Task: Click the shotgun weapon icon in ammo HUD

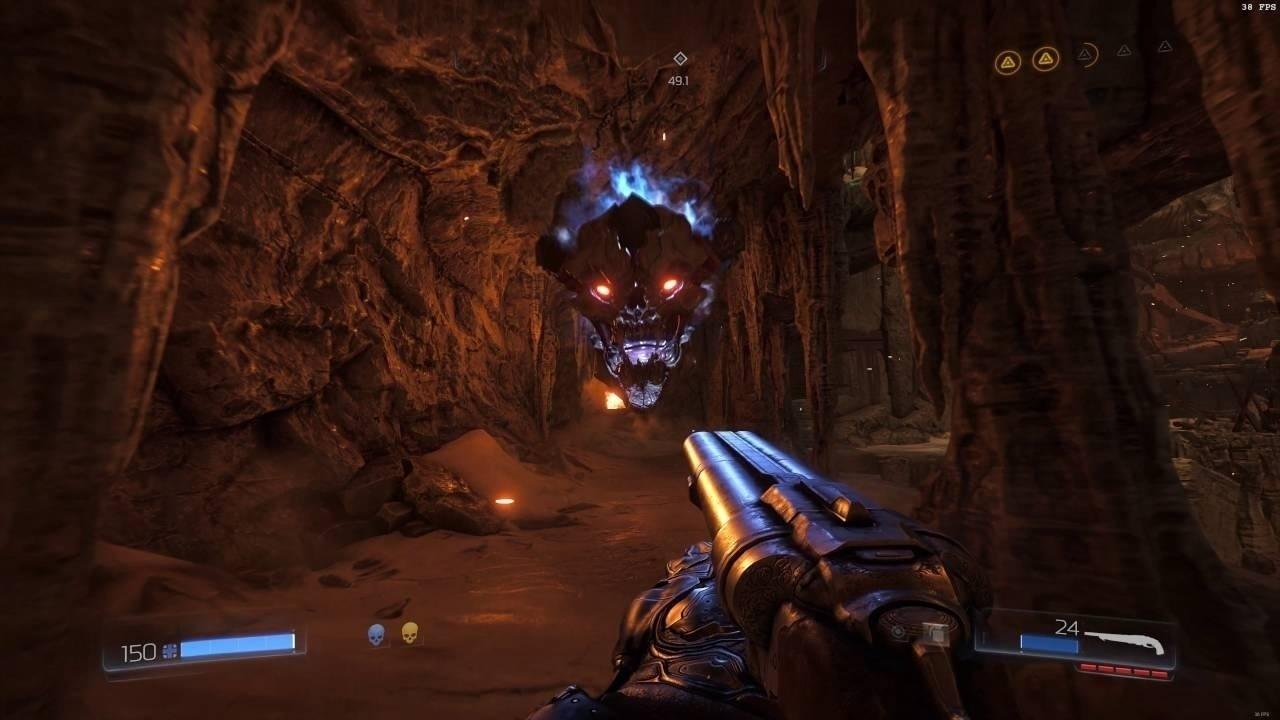Action: pyautogui.click(x=1126, y=642)
